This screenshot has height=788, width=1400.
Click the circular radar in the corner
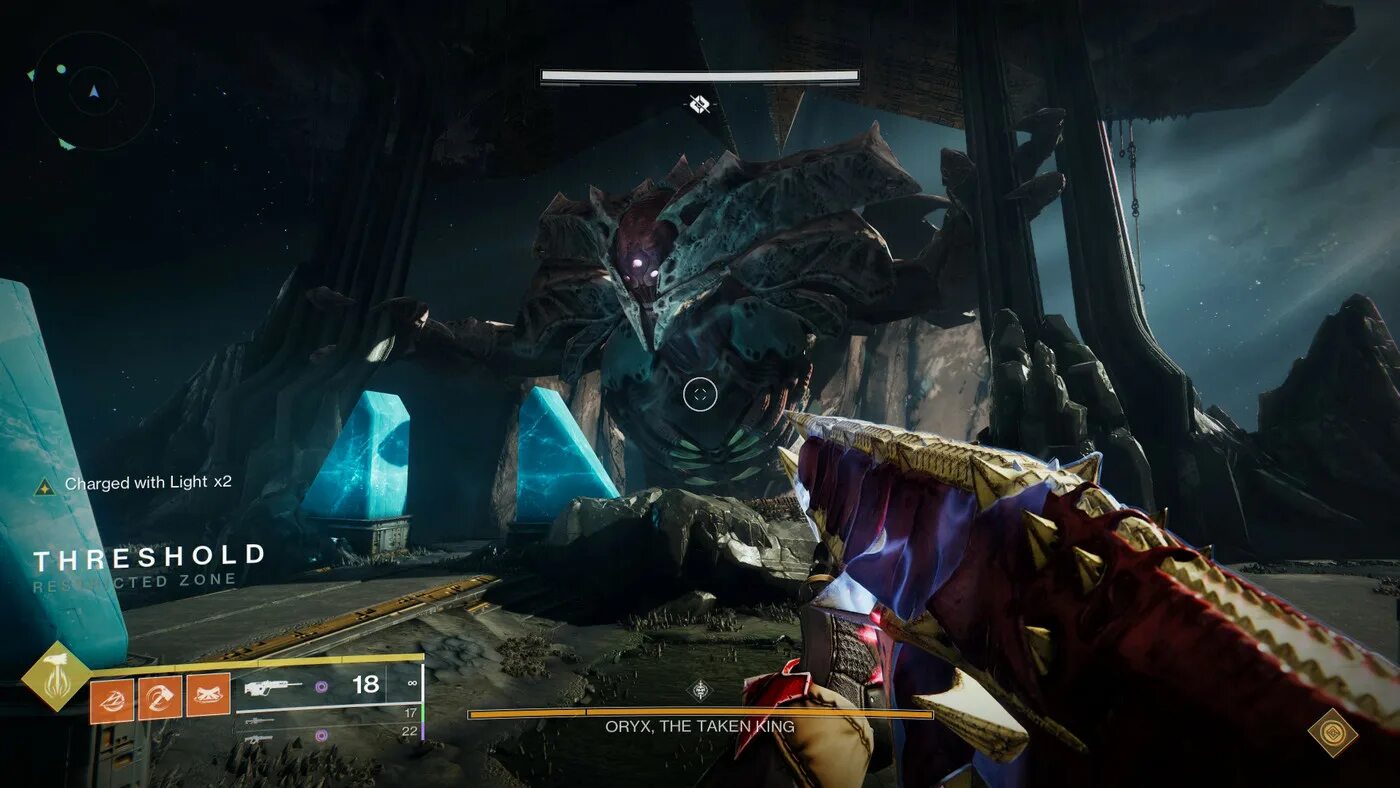[x=93, y=91]
